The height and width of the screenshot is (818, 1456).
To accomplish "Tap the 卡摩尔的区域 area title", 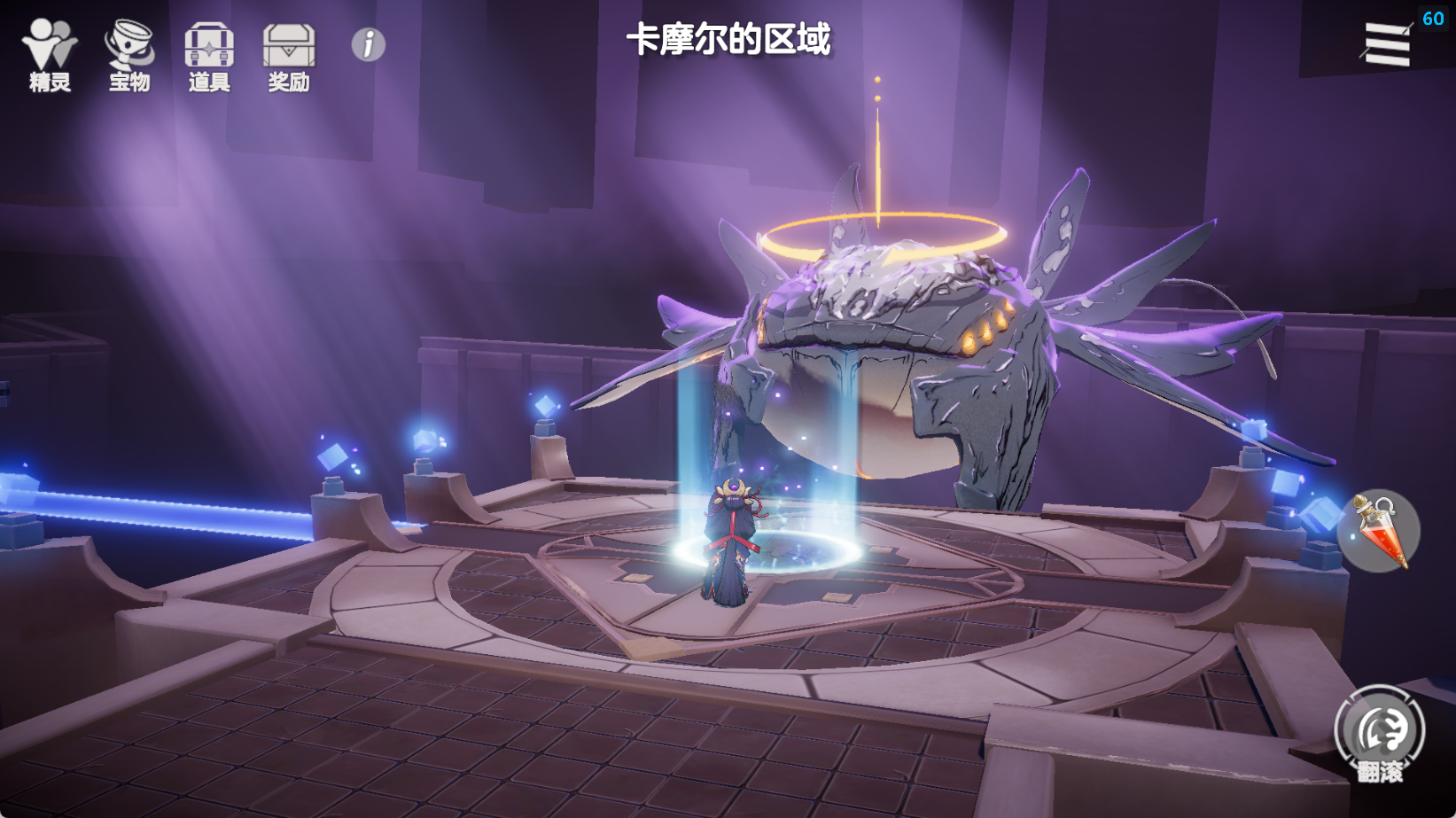I will click(x=729, y=39).
